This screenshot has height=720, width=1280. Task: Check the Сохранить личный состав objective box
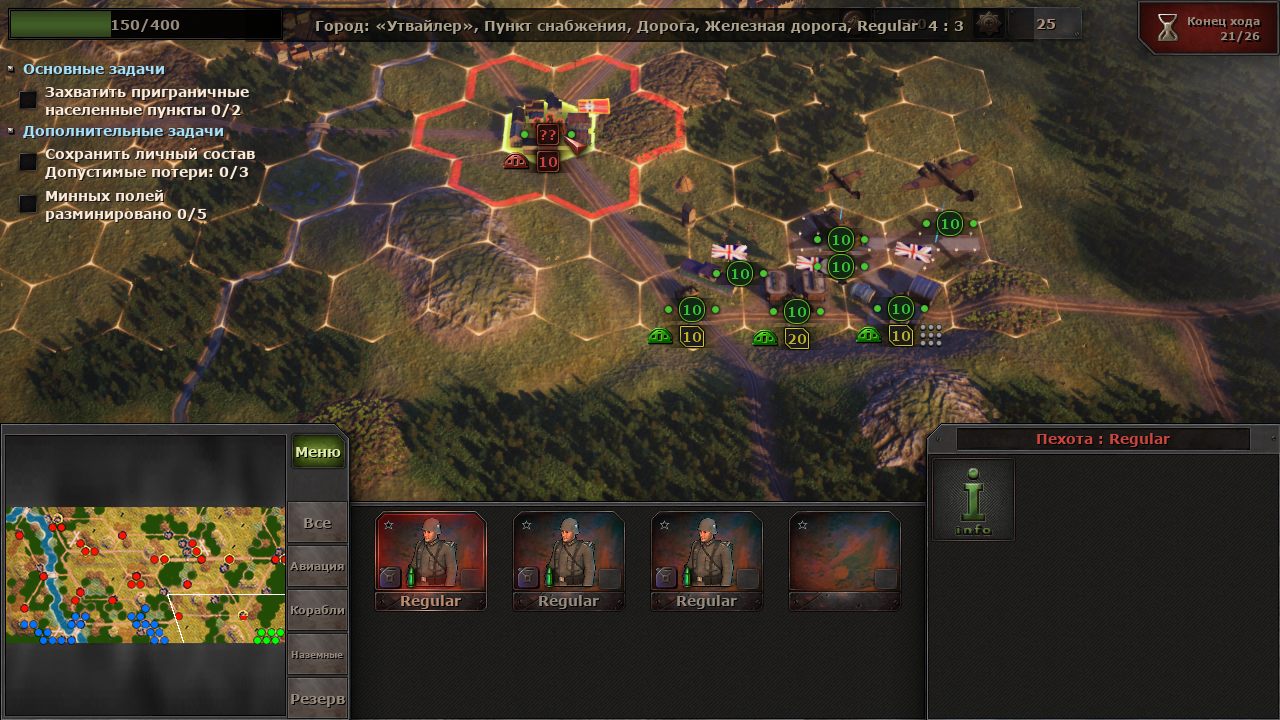point(28,159)
